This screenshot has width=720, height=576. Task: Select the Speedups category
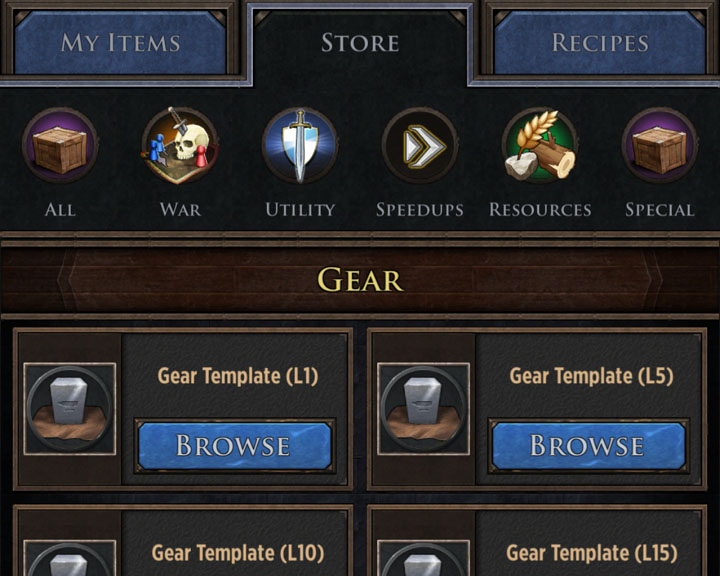click(x=420, y=147)
